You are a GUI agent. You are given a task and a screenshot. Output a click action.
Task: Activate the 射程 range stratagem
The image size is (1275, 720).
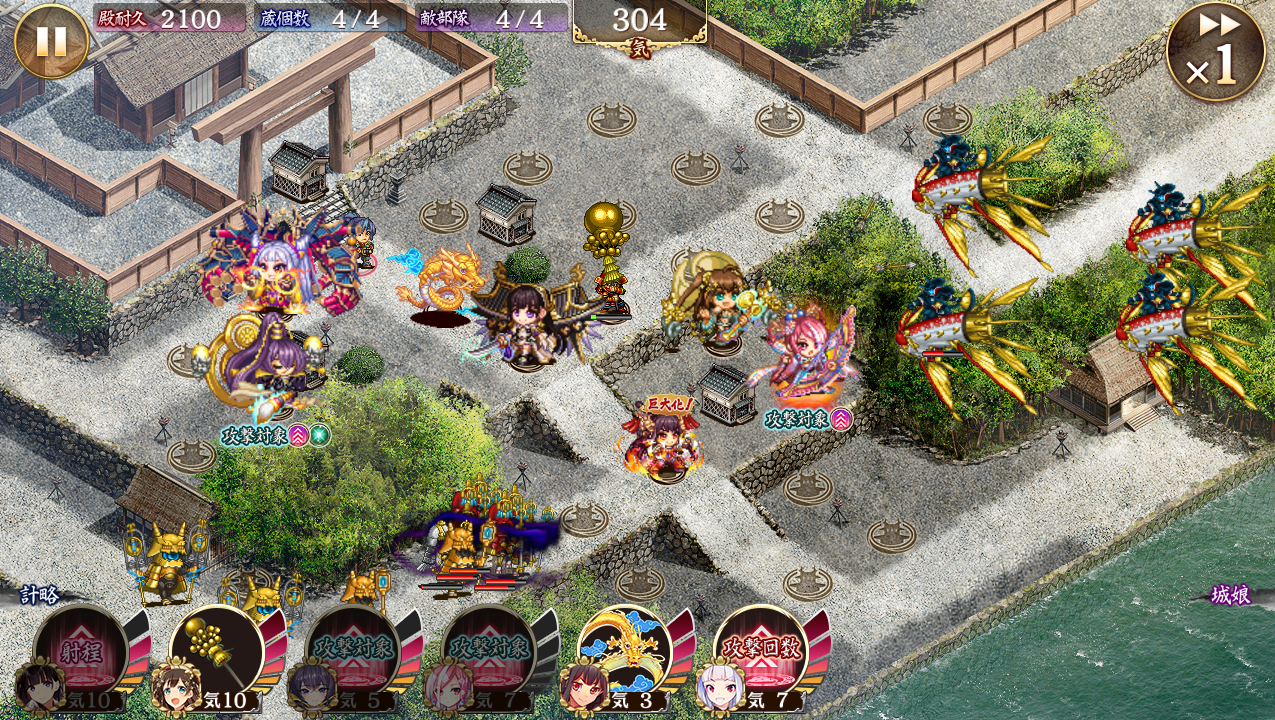pos(80,653)
